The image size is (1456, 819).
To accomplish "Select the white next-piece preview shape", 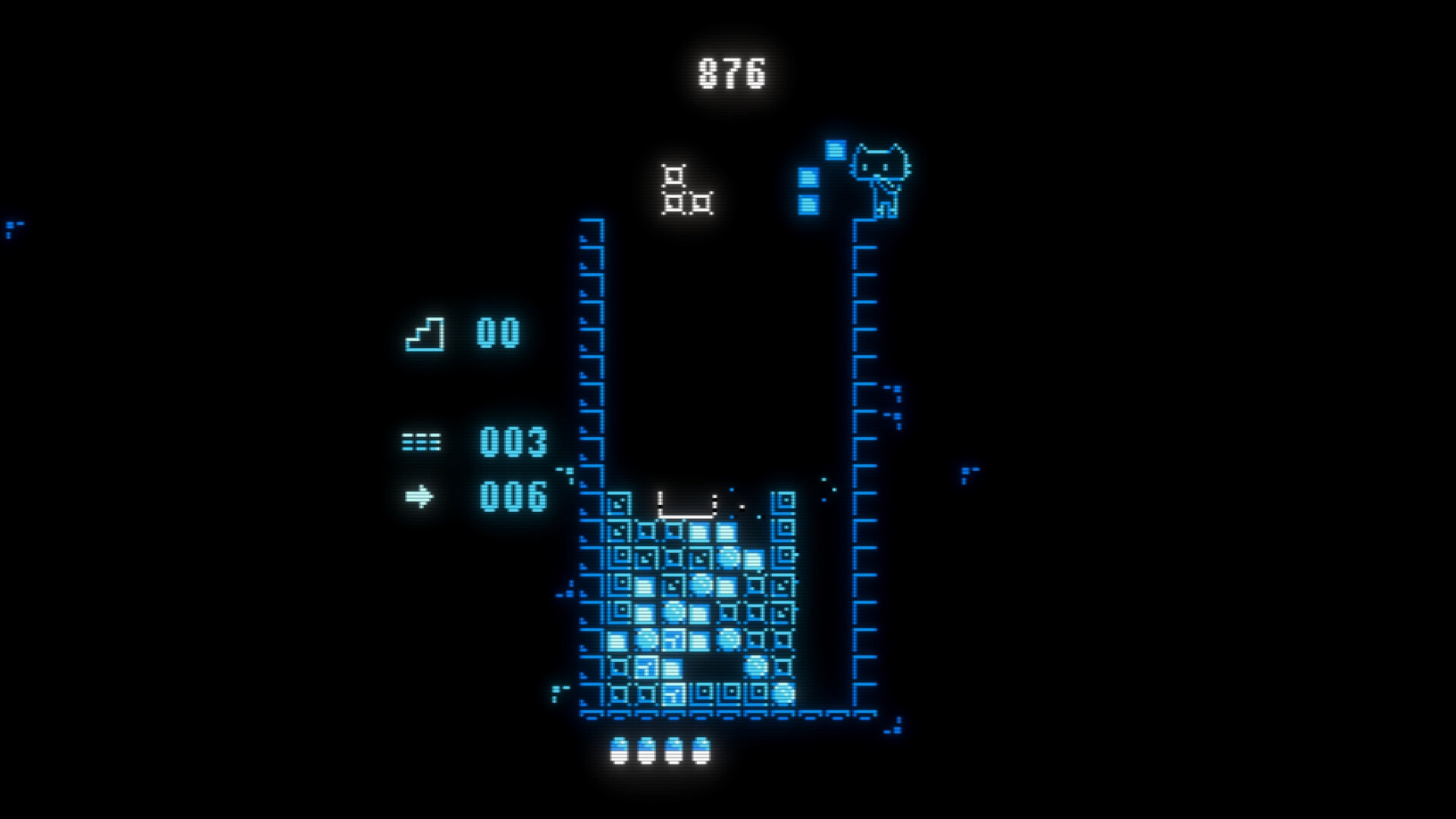I will (685, 193).
